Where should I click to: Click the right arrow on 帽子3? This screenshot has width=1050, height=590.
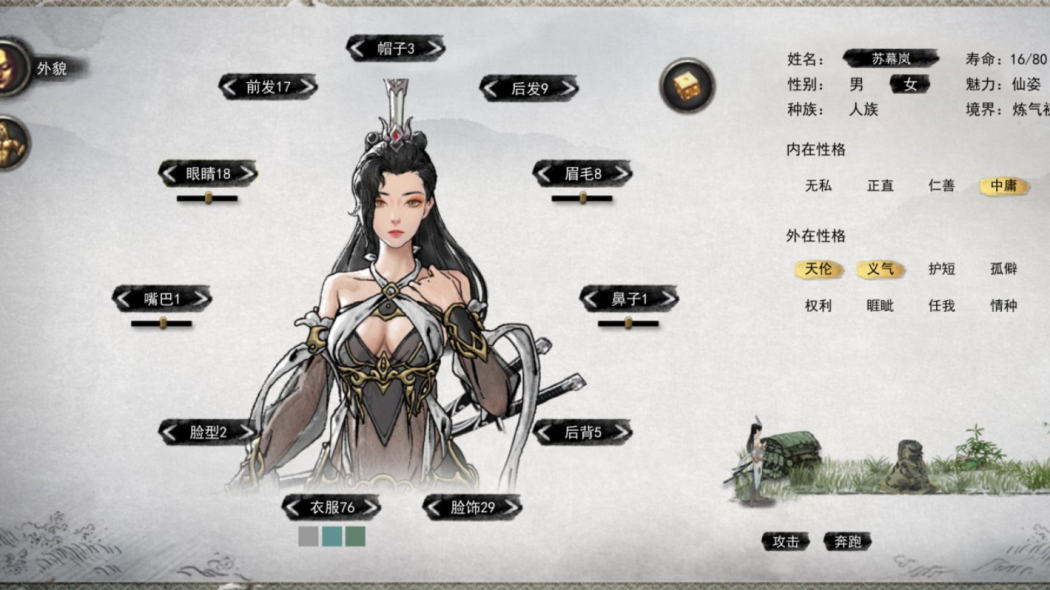(432, 48)
